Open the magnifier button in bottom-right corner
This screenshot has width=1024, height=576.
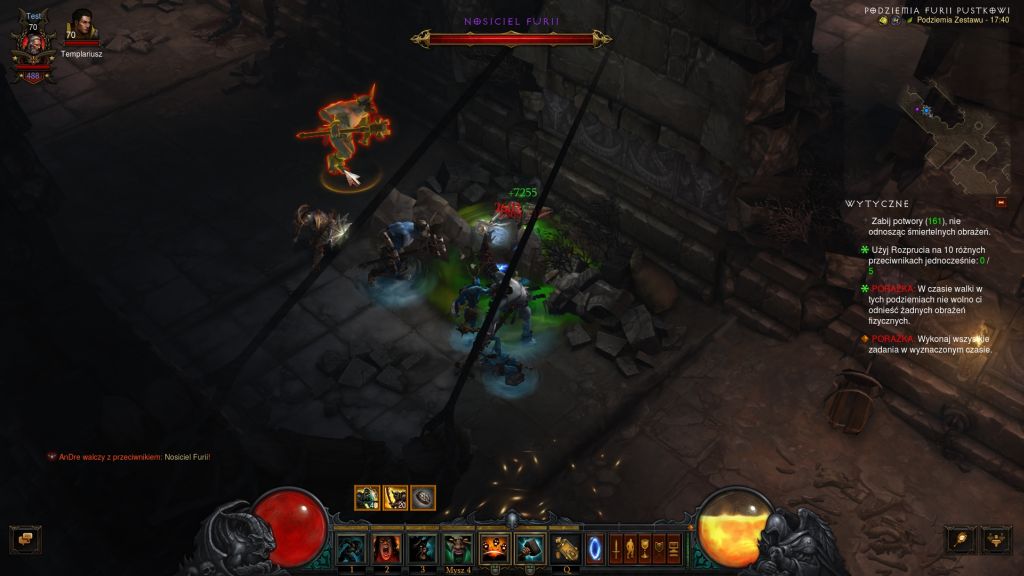tap(961, 540)
